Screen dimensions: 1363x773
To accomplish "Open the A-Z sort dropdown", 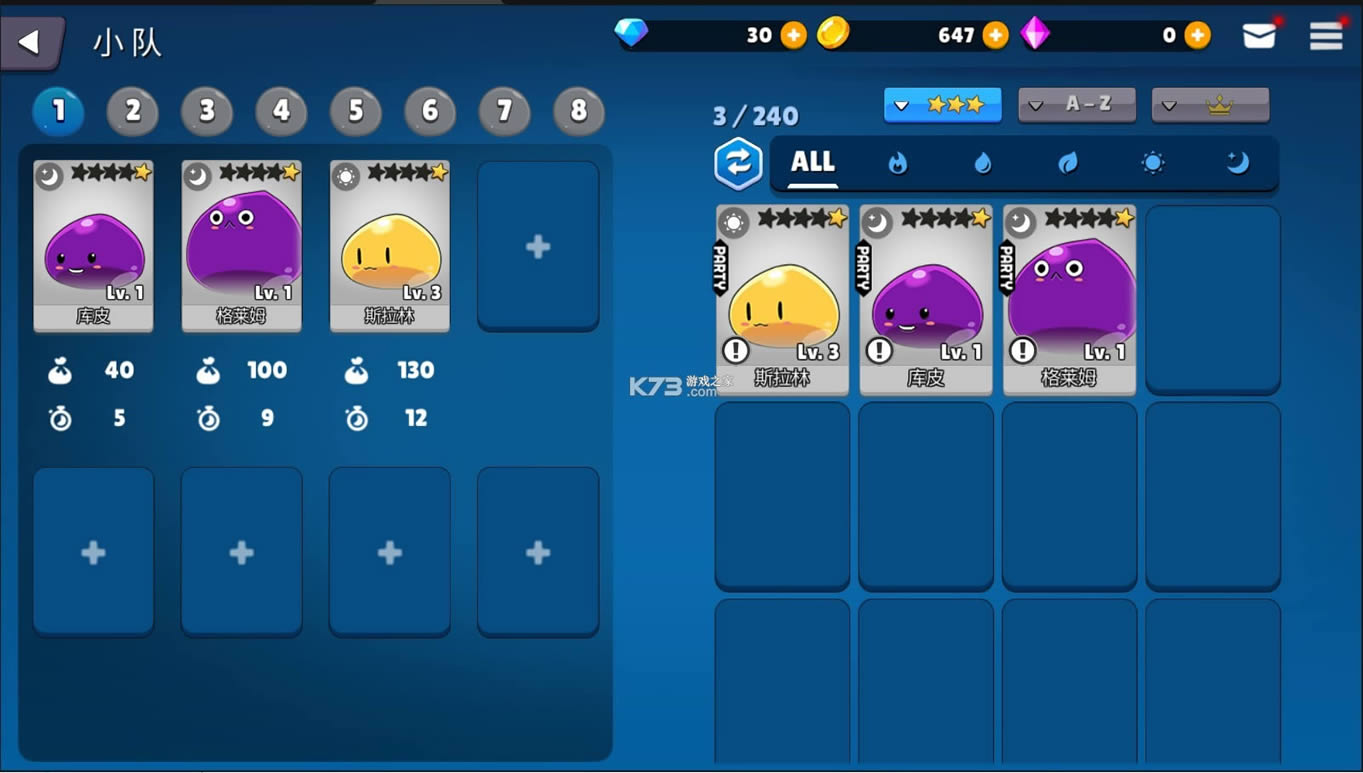I will click(1077, 104).
